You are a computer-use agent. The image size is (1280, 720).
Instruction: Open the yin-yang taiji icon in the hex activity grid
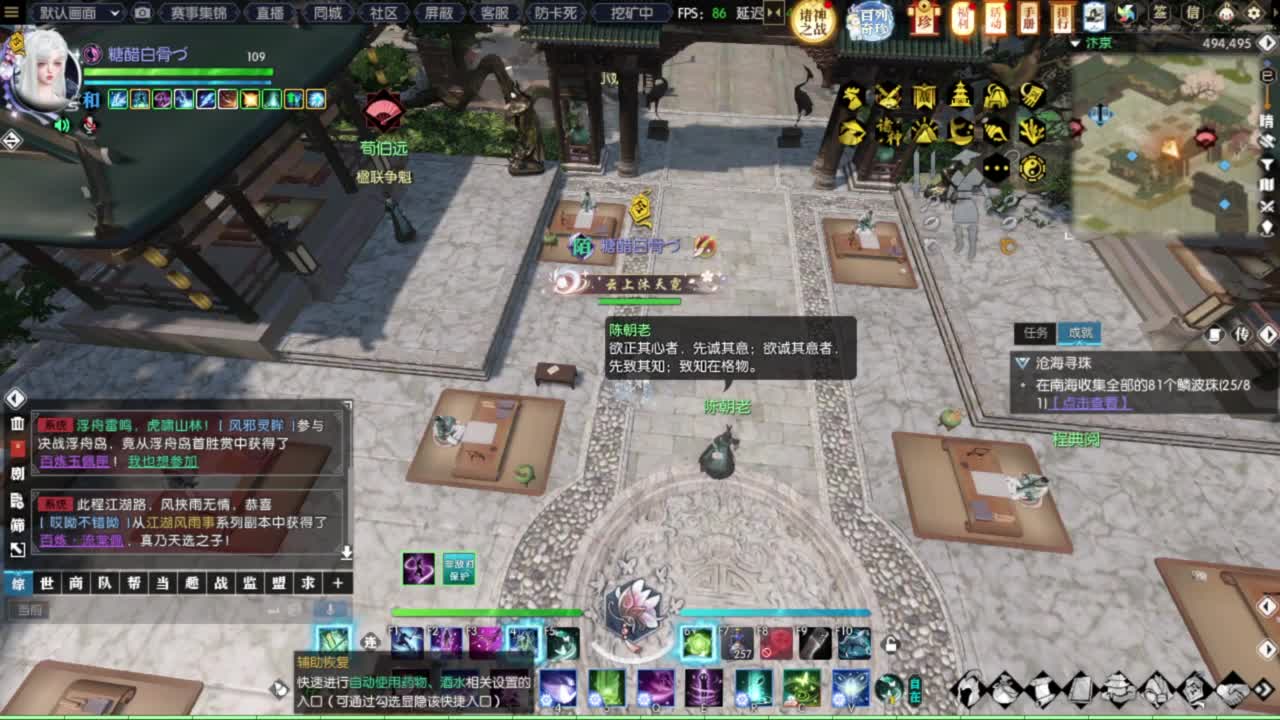(1031, 167)
